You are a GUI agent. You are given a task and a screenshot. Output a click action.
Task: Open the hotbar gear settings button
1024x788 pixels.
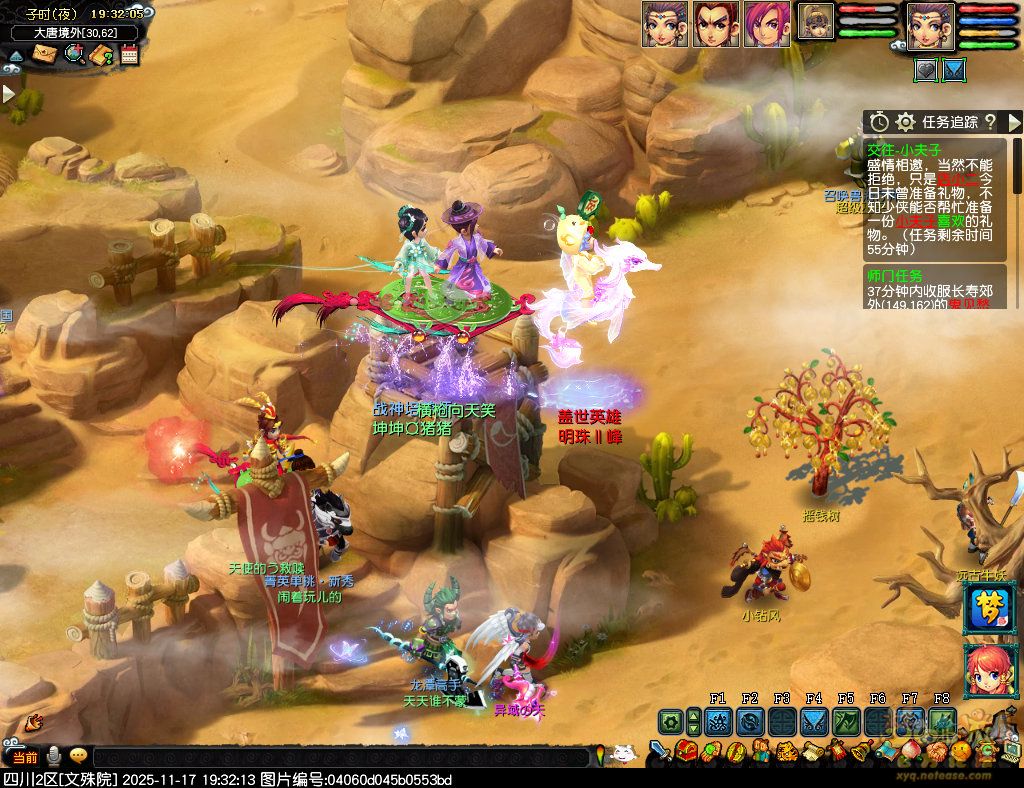tap(670, 721)
